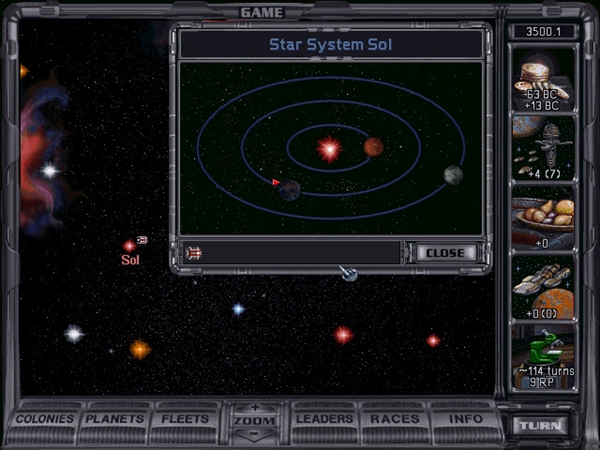
Task: Select the Sol star on galaxy map
Action: coord(129,246)
